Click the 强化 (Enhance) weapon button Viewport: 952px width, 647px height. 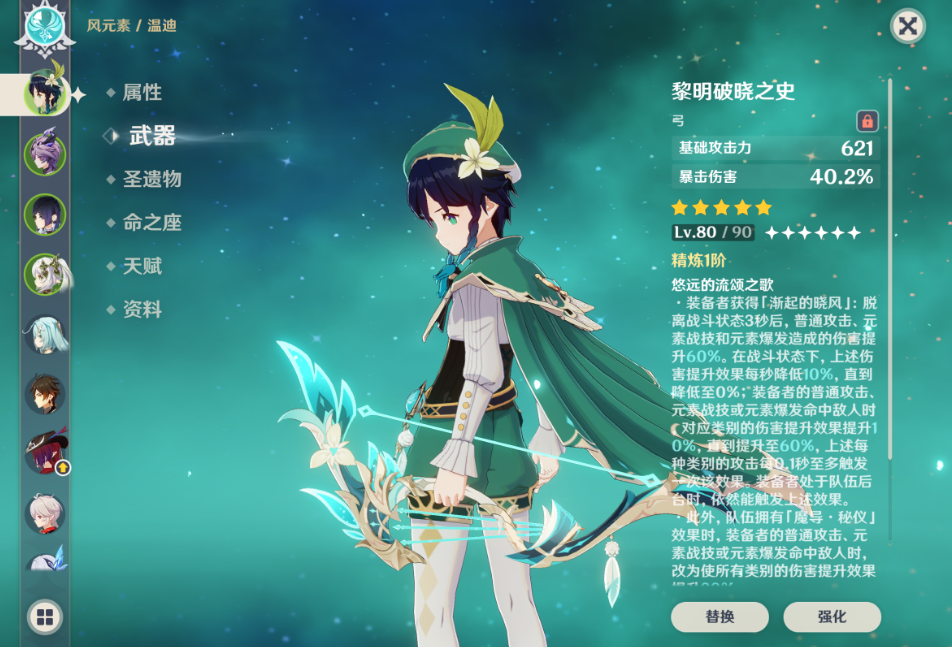coord(832,616)
